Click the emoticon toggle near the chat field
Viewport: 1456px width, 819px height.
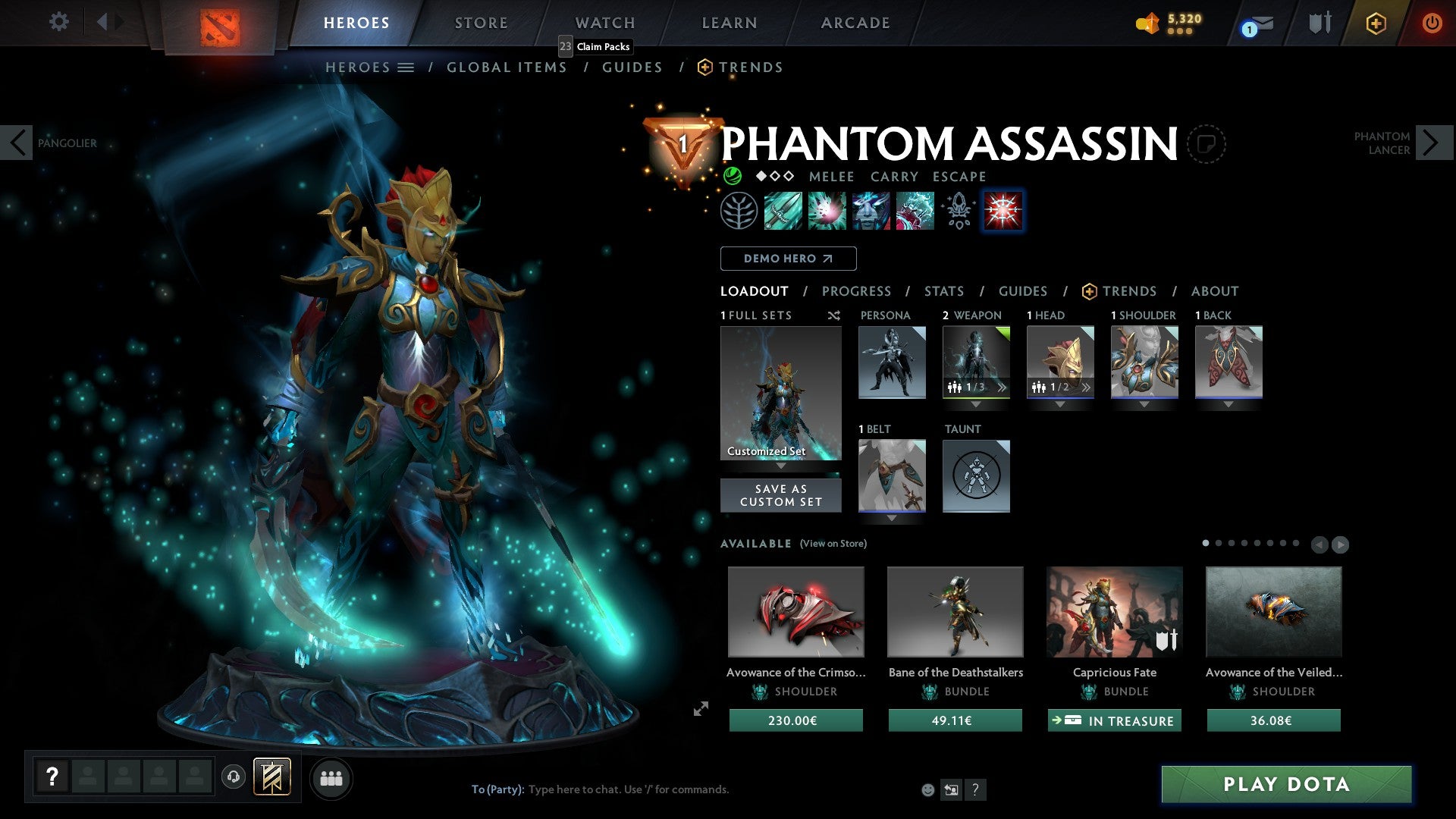(x=927, y=789)
